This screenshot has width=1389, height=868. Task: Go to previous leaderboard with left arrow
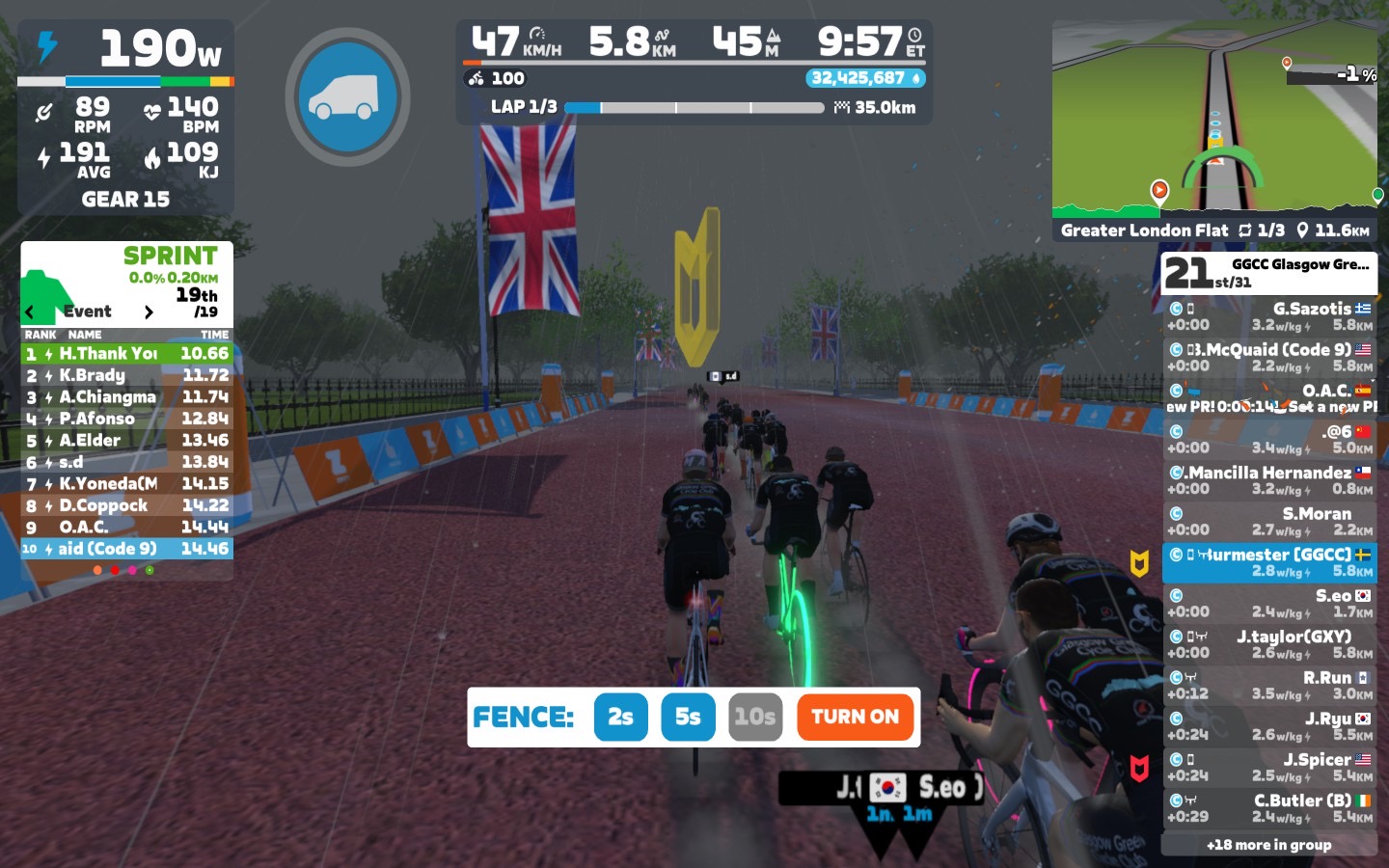coord(30,312)
